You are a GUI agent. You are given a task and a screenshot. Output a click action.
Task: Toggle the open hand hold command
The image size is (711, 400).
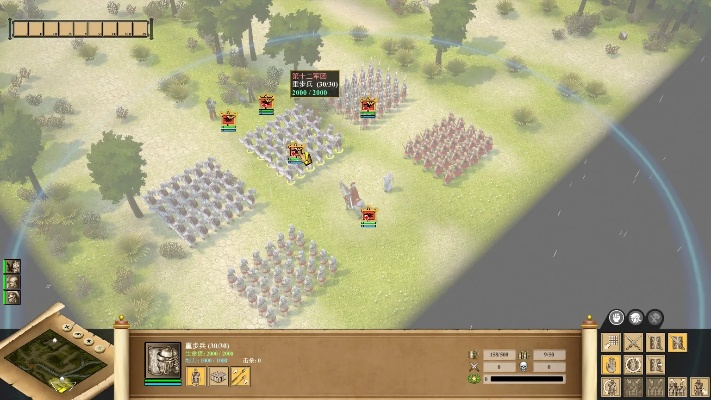(x=610, y=365)
